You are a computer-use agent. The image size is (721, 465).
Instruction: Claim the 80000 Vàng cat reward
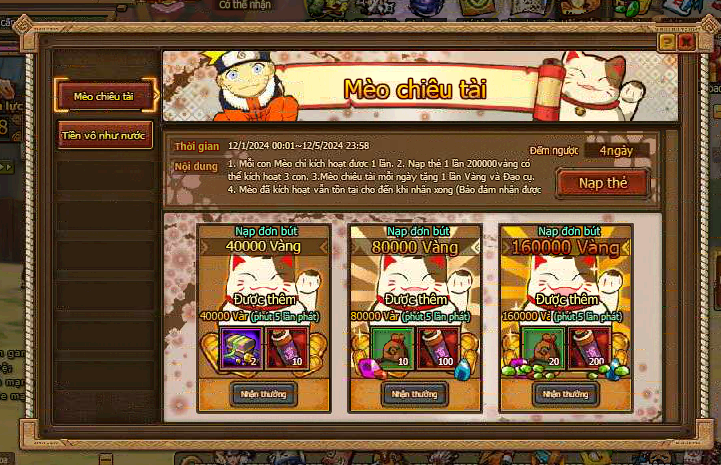tap(411, 394)
